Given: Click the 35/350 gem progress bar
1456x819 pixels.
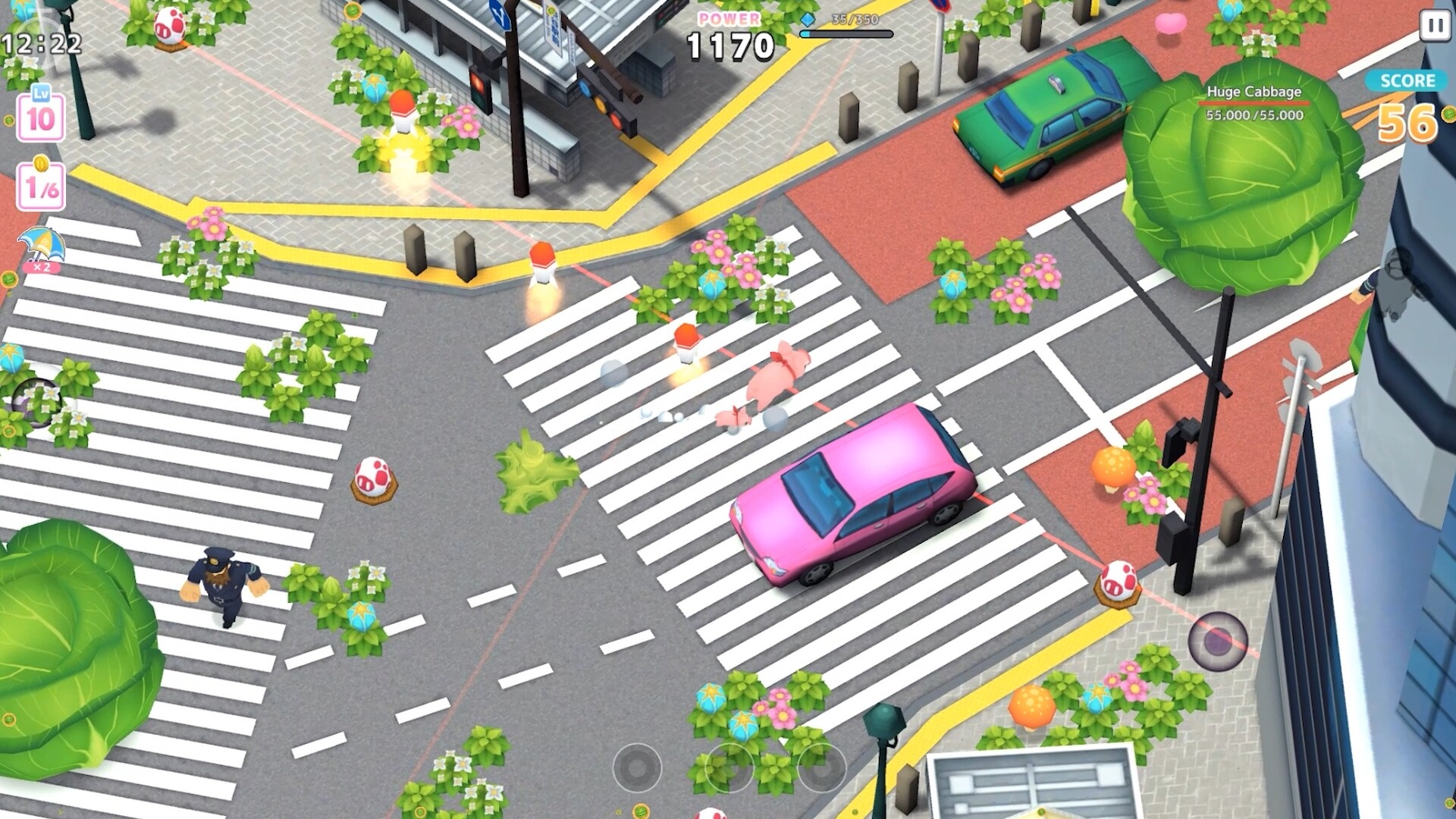Looking at the screenshot, I should pyautogui.click(x=848, y=33).
